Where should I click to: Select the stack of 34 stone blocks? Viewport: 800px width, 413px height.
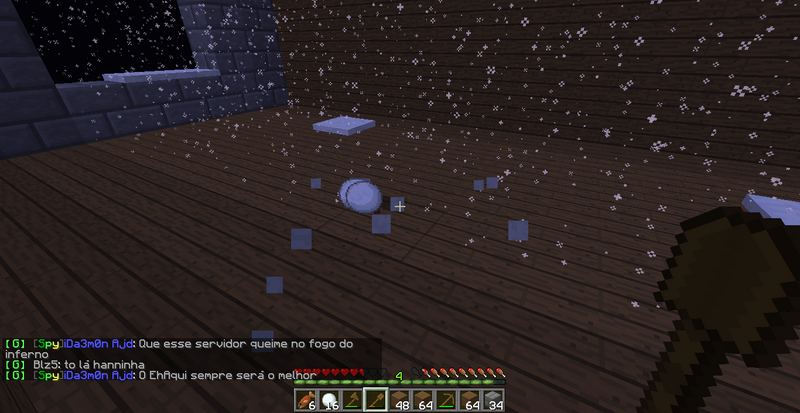tap(495, 401)
